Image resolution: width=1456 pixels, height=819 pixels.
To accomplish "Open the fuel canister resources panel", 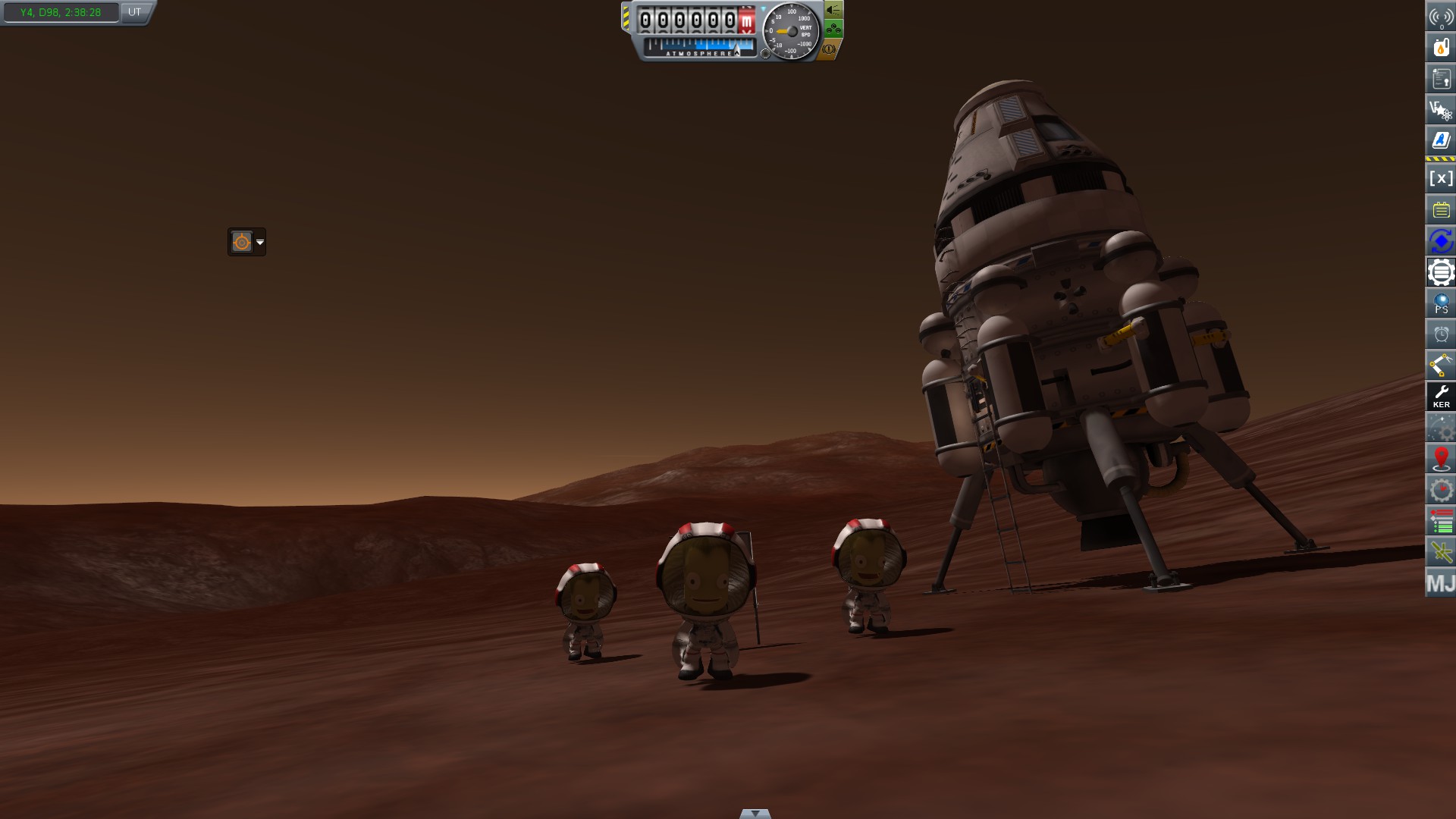I will (1441, 48).
